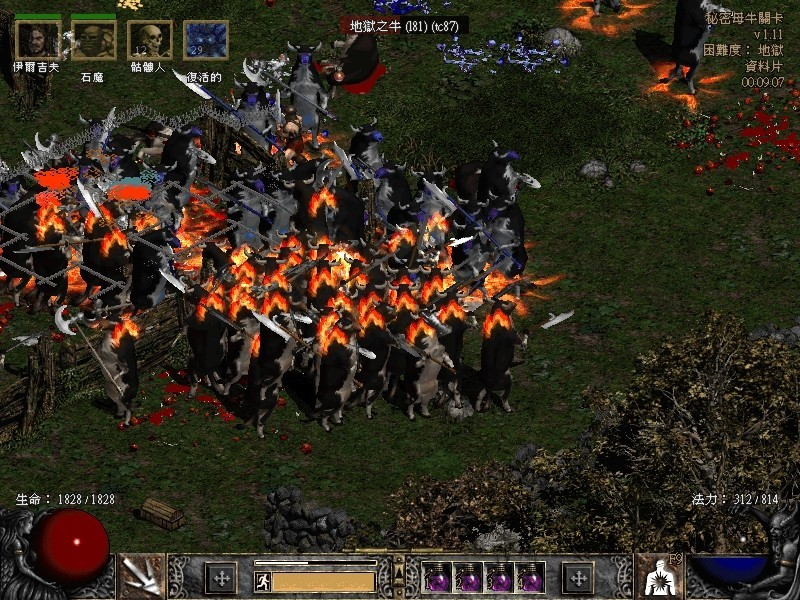The width and height of the screenshot is (800, 600).
Task: Click the cross button beside the run toggle
Action: (x=220, y=577)
